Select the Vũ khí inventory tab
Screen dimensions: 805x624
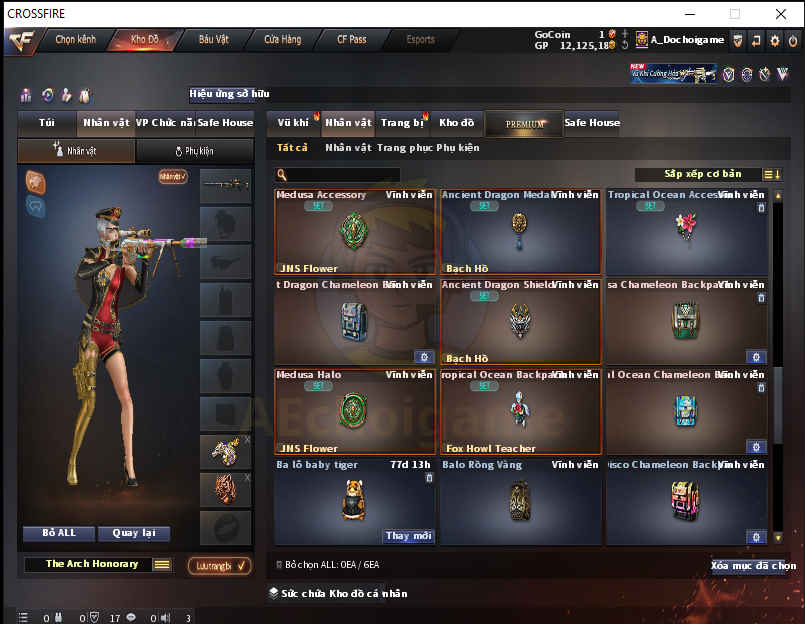click(293, 123)
